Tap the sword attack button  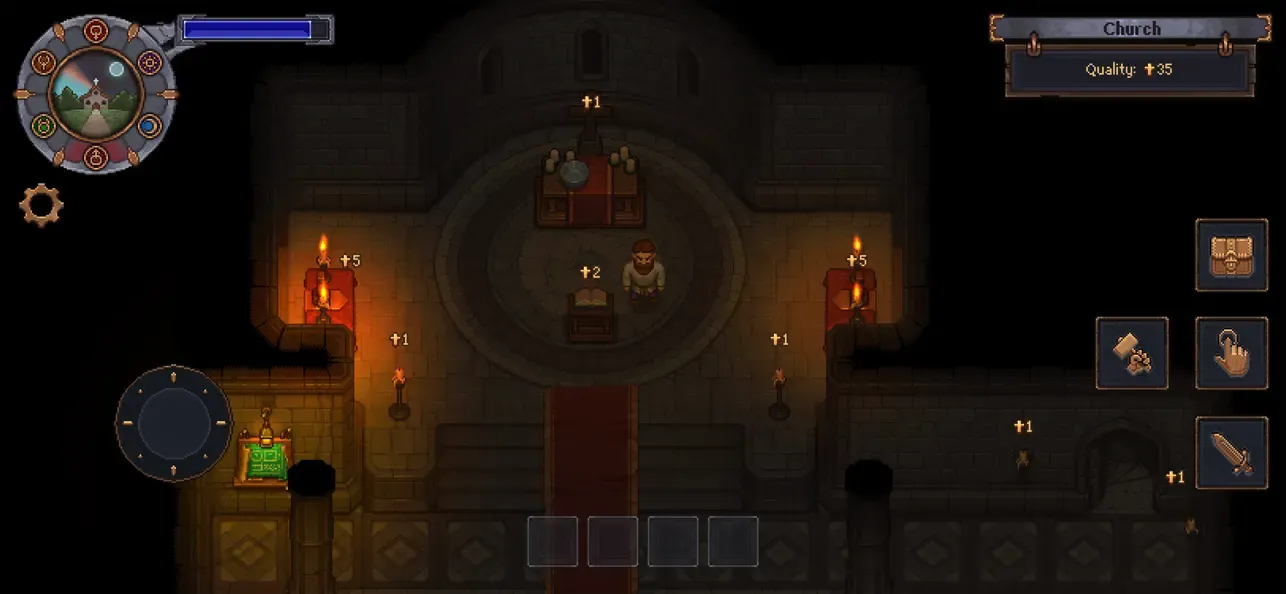tap(1231, 453)
